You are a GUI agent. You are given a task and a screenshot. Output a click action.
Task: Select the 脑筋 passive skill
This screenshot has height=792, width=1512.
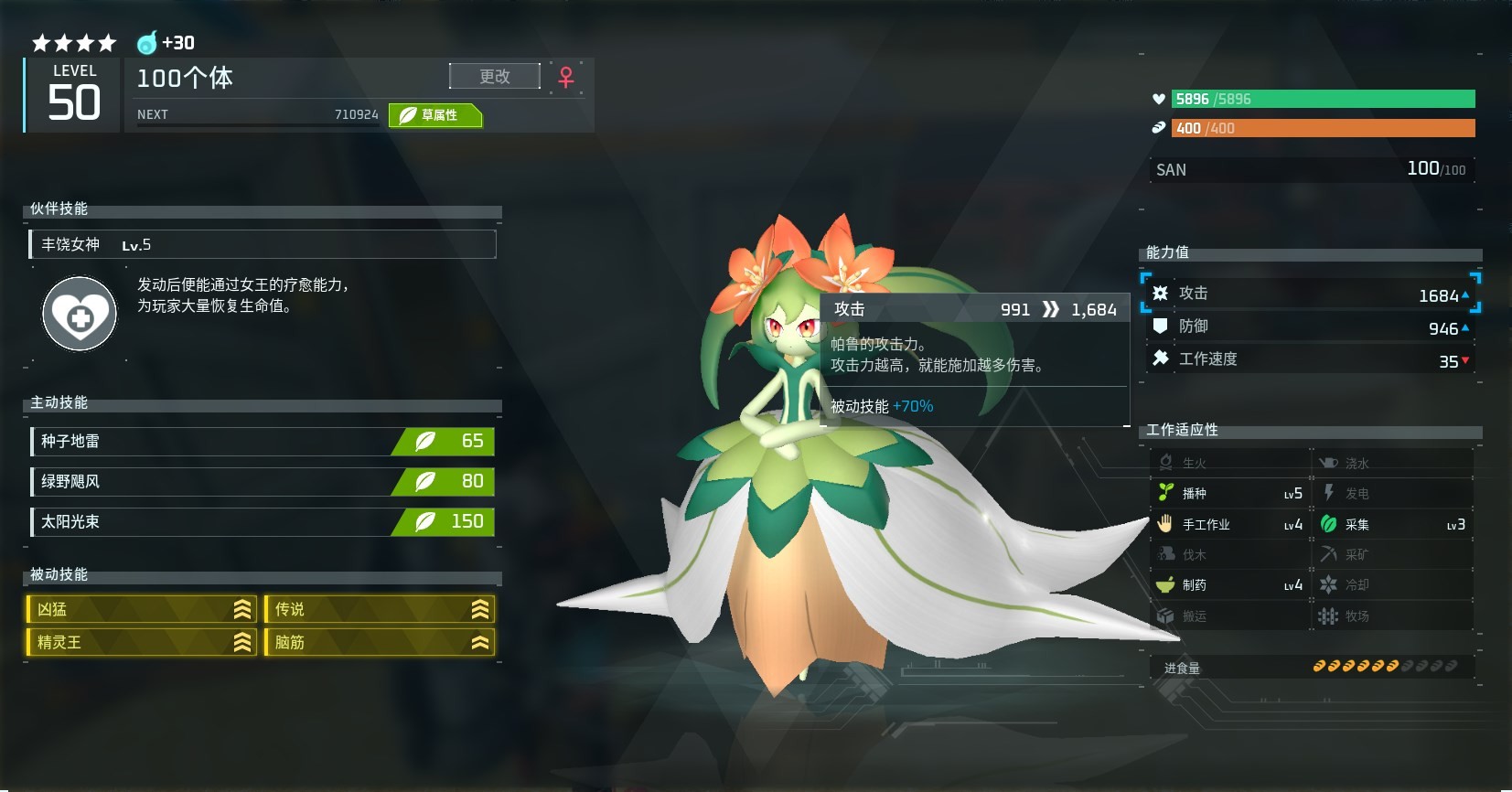(380, 642)
